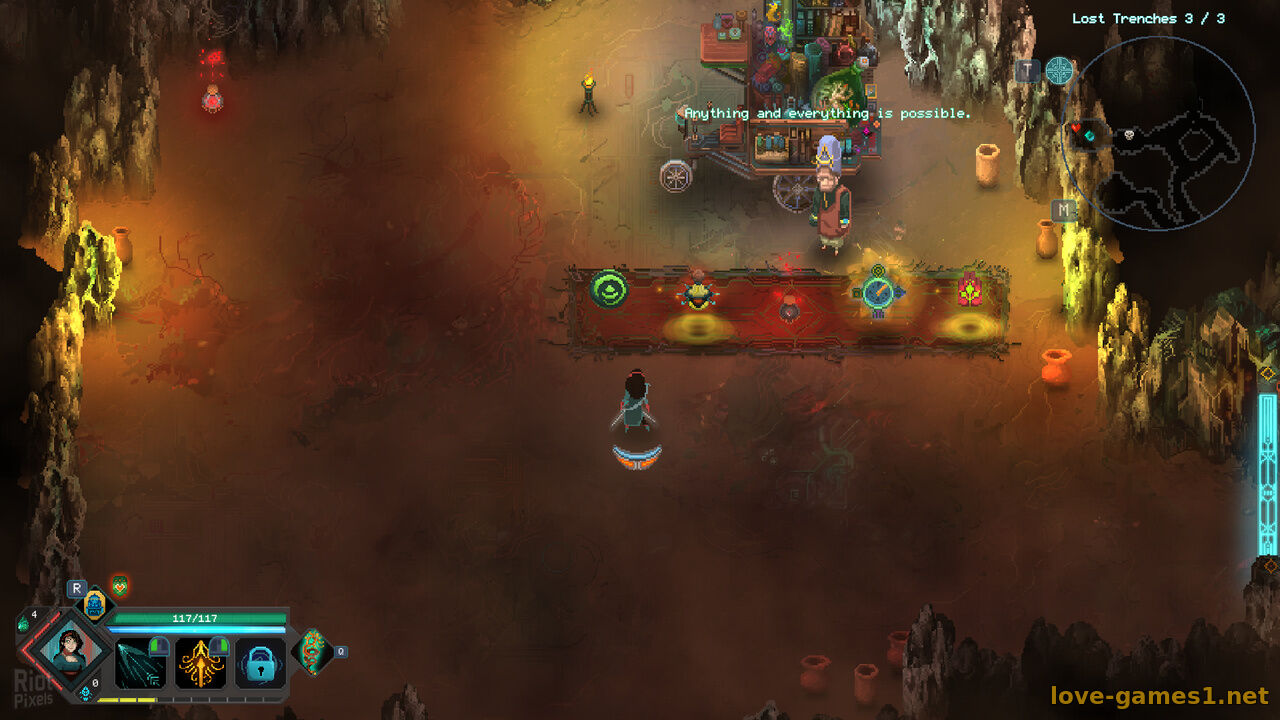Click the round teal teleport emblem

click(1059, 71)
